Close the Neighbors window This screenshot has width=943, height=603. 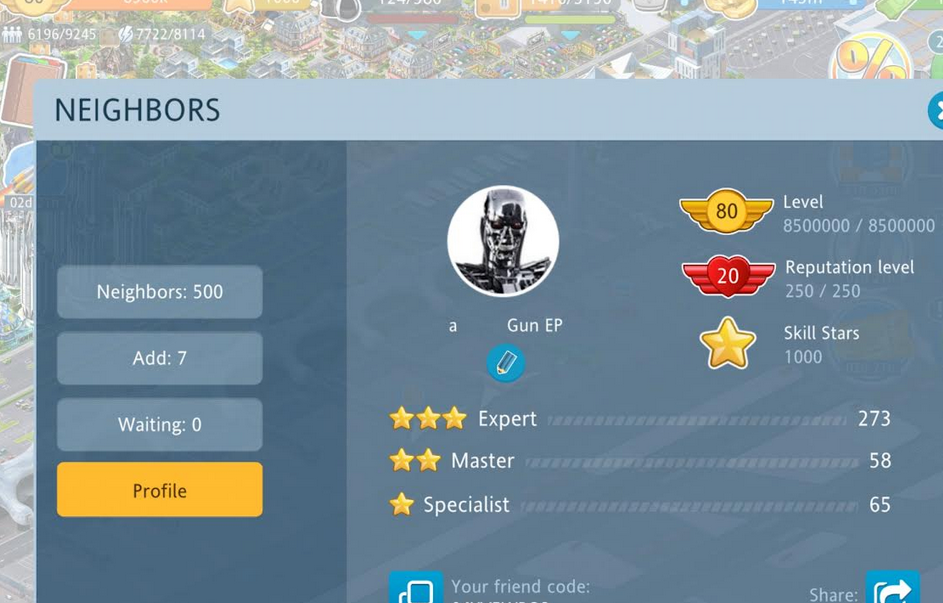pos(936,110)
